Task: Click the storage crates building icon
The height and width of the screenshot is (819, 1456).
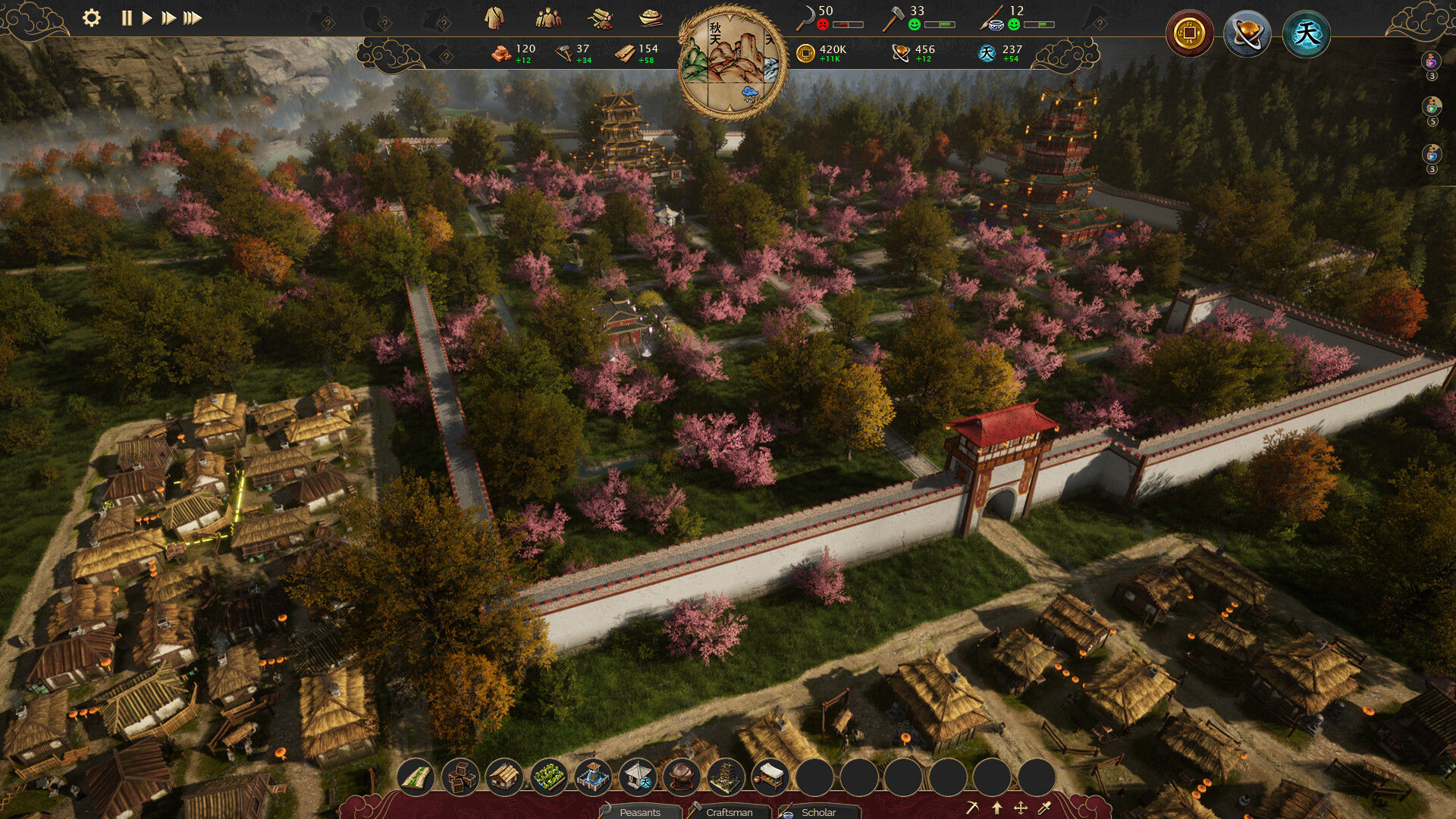Action: pos(461,777)
